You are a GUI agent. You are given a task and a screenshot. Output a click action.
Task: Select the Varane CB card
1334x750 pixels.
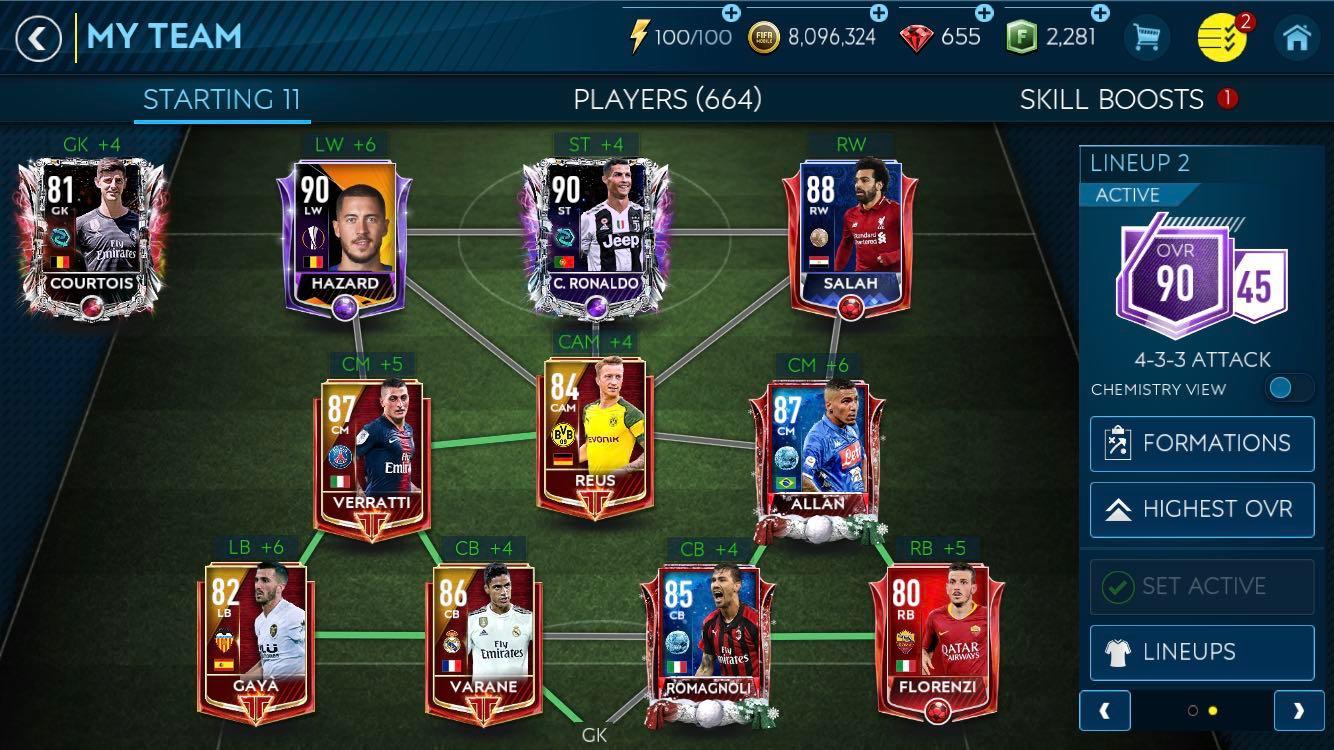click(484, 640)
